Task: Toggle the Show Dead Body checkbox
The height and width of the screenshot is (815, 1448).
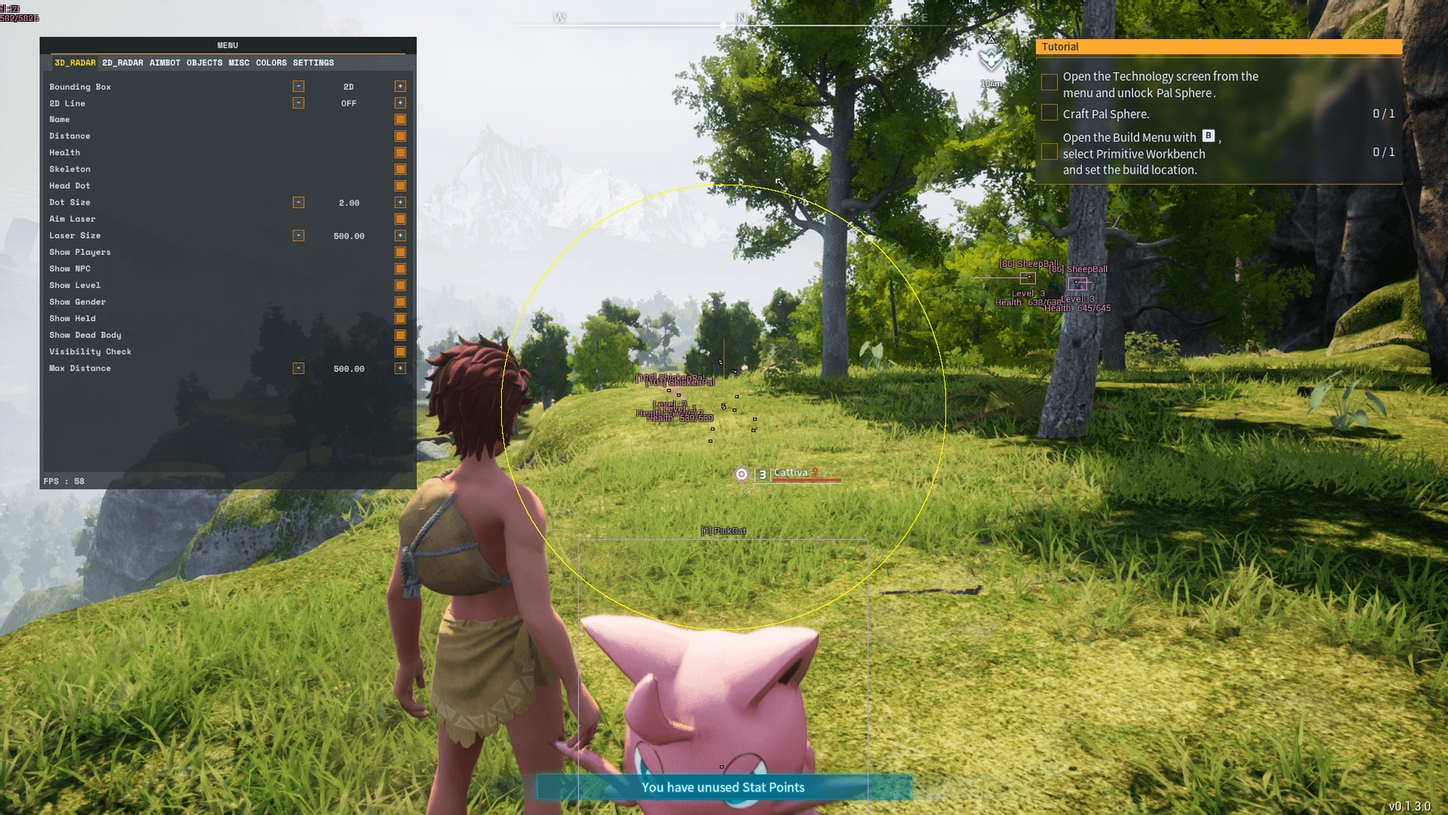Action: (400, 335)
